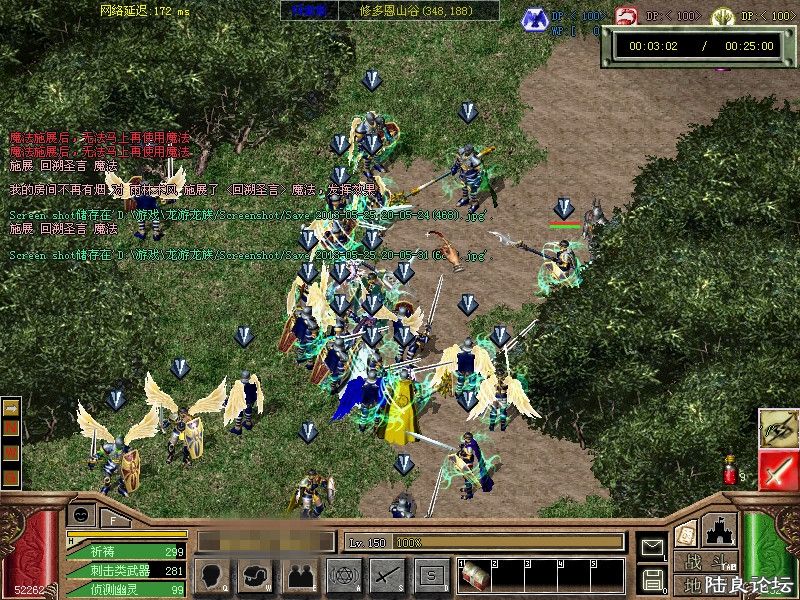800x600 pixels.
Task: Activate the red sword attack skill
Action: (778, 470)
